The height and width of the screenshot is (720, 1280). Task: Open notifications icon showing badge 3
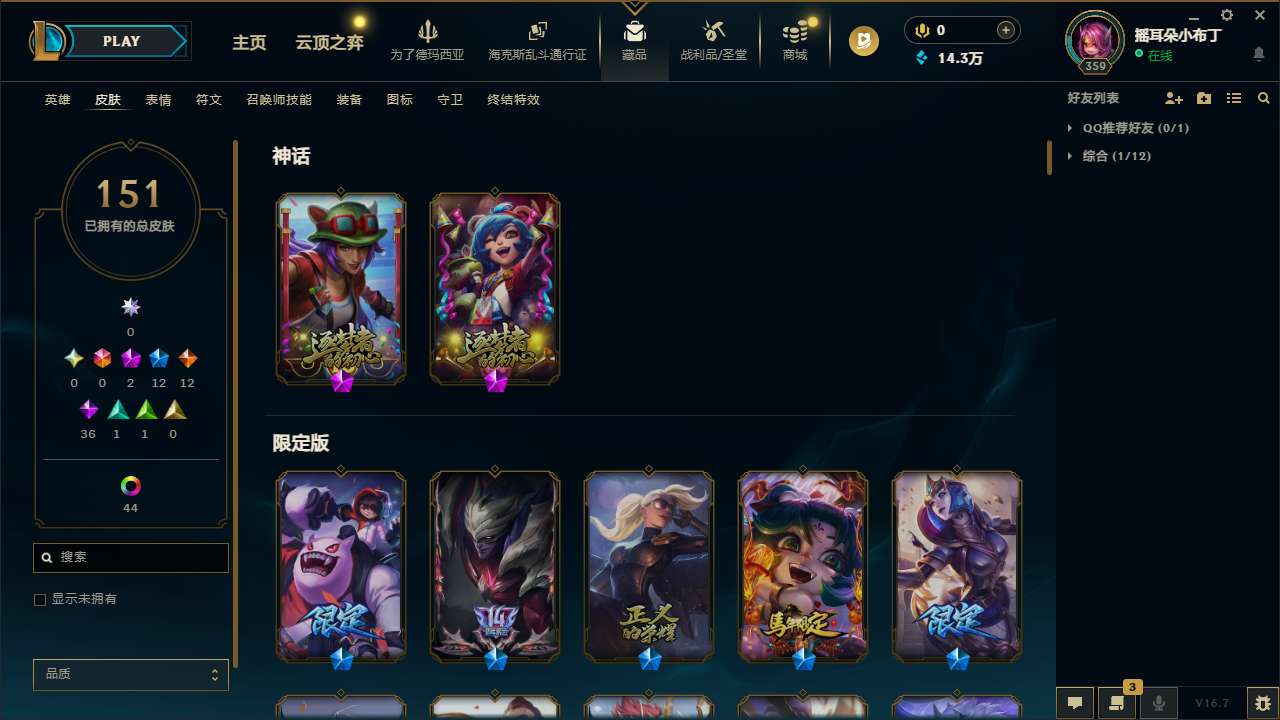click(x=1117, y=702)
